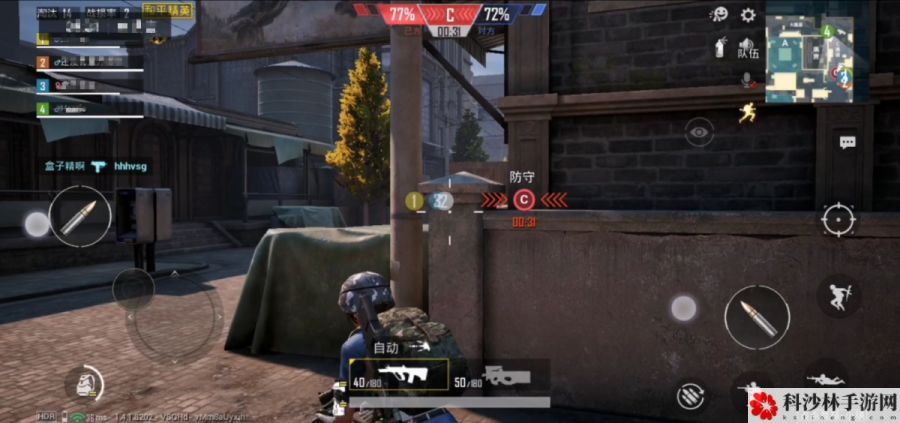Use the spray can icon
Viewport: 900px width, 423px height.
pyautogui.click(x=718, y=45)
